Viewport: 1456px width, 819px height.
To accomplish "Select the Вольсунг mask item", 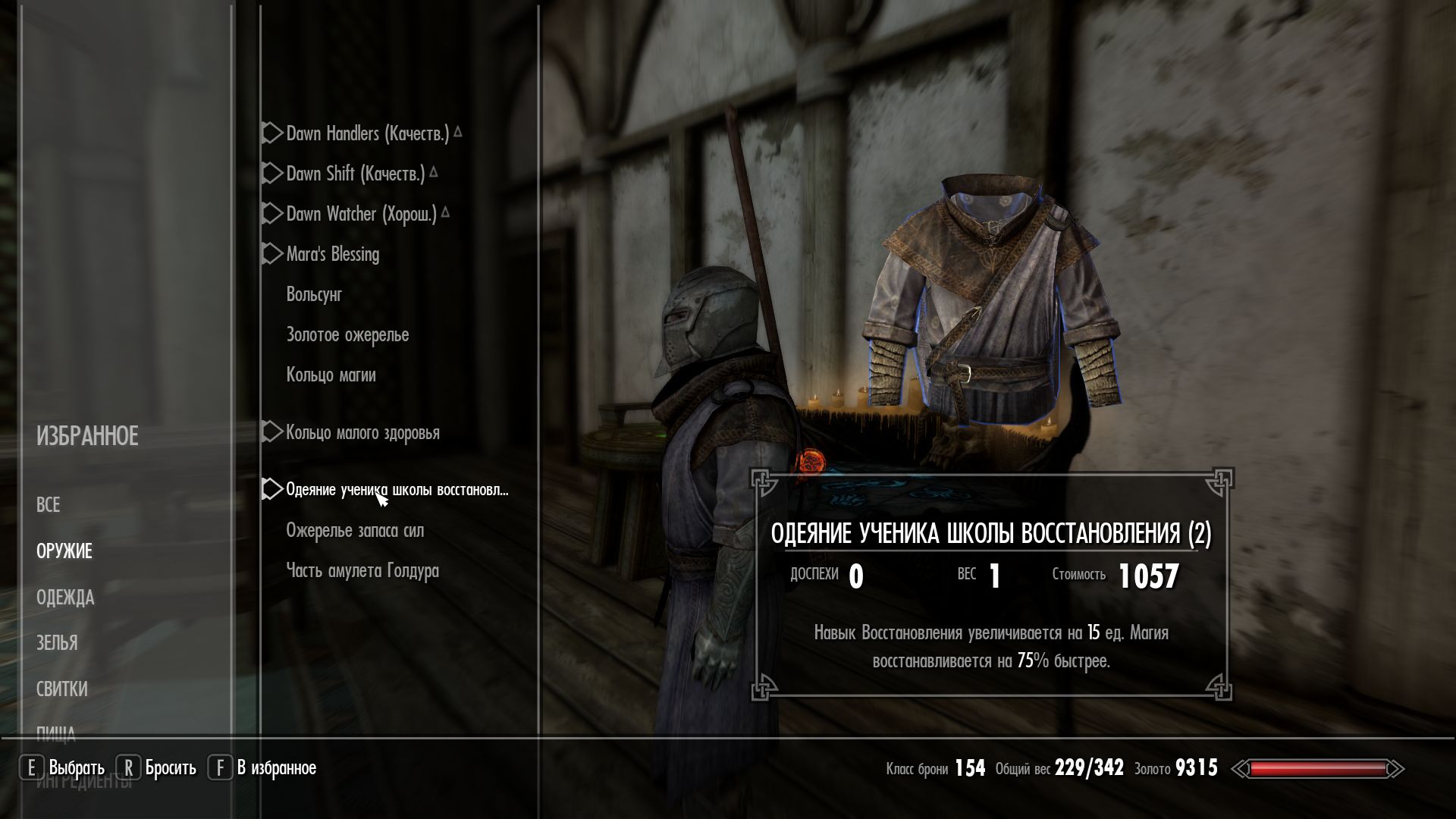I will (x=314, y=295).
